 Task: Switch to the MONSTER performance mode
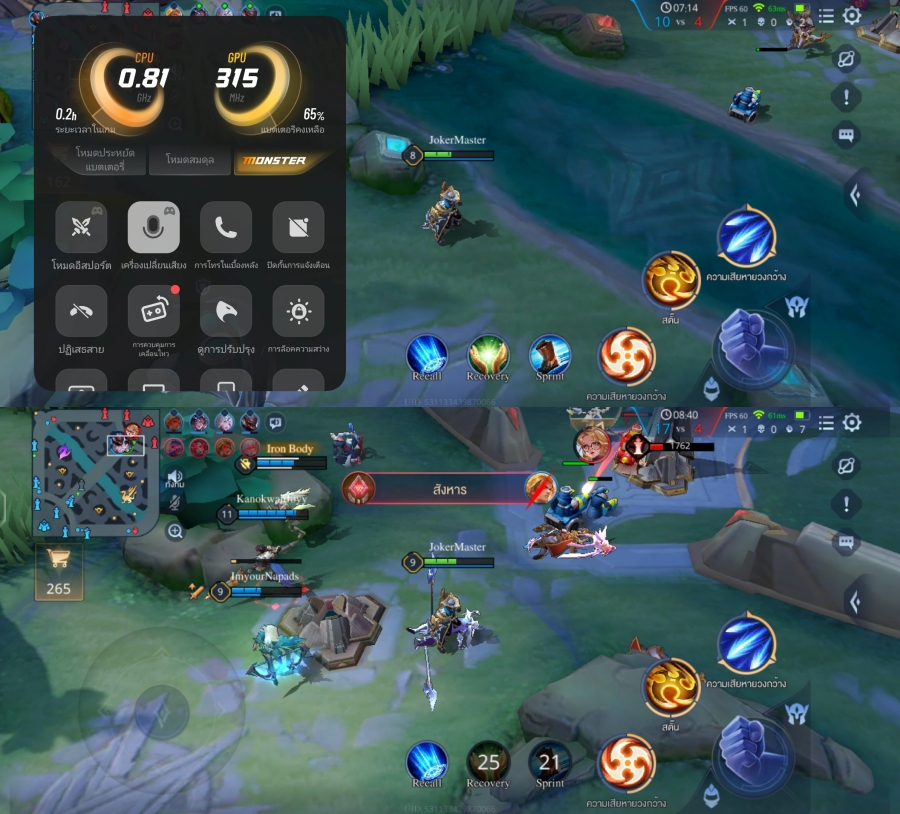[281, 160]
